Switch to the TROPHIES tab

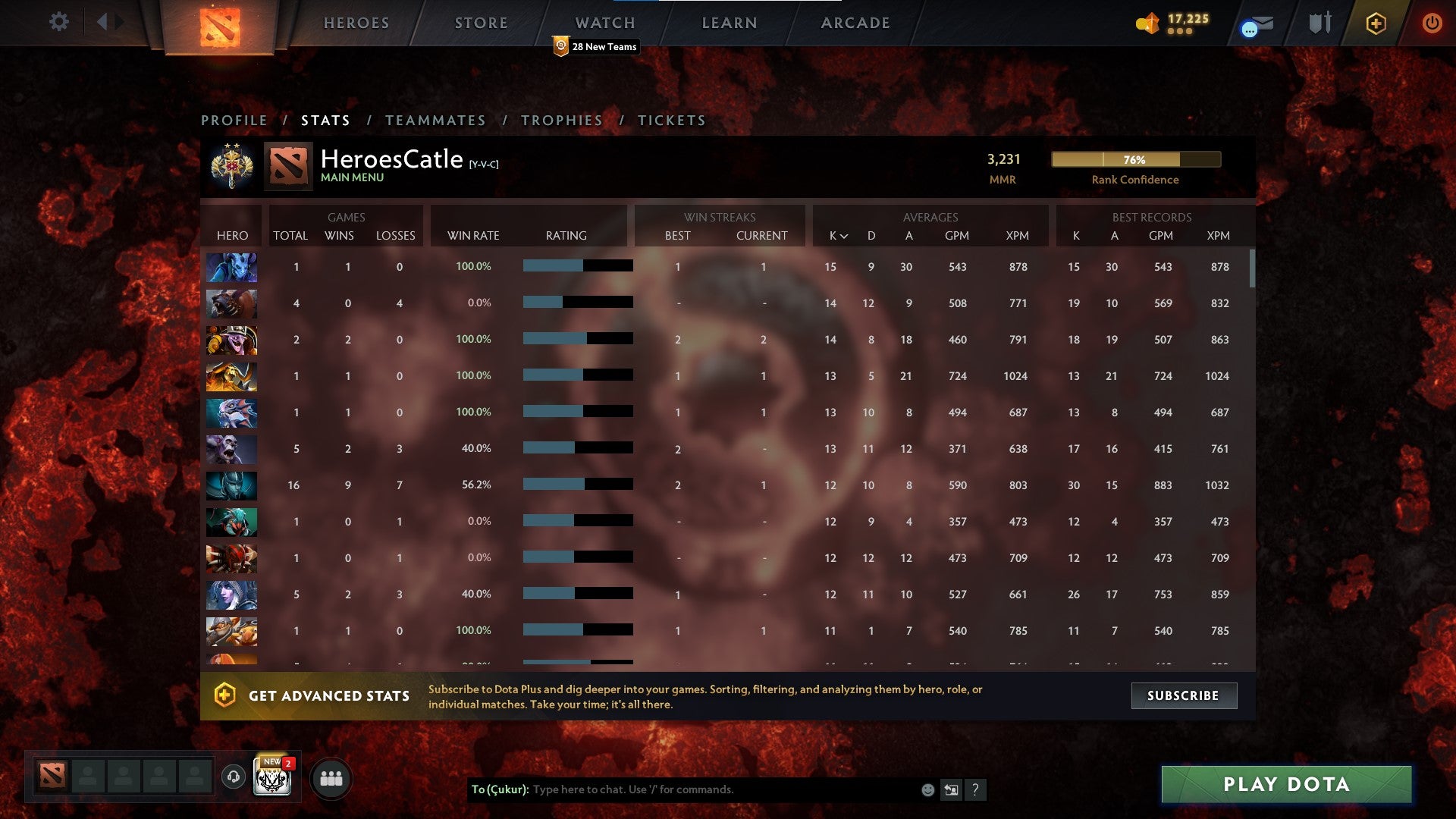(x=561, y=120)
